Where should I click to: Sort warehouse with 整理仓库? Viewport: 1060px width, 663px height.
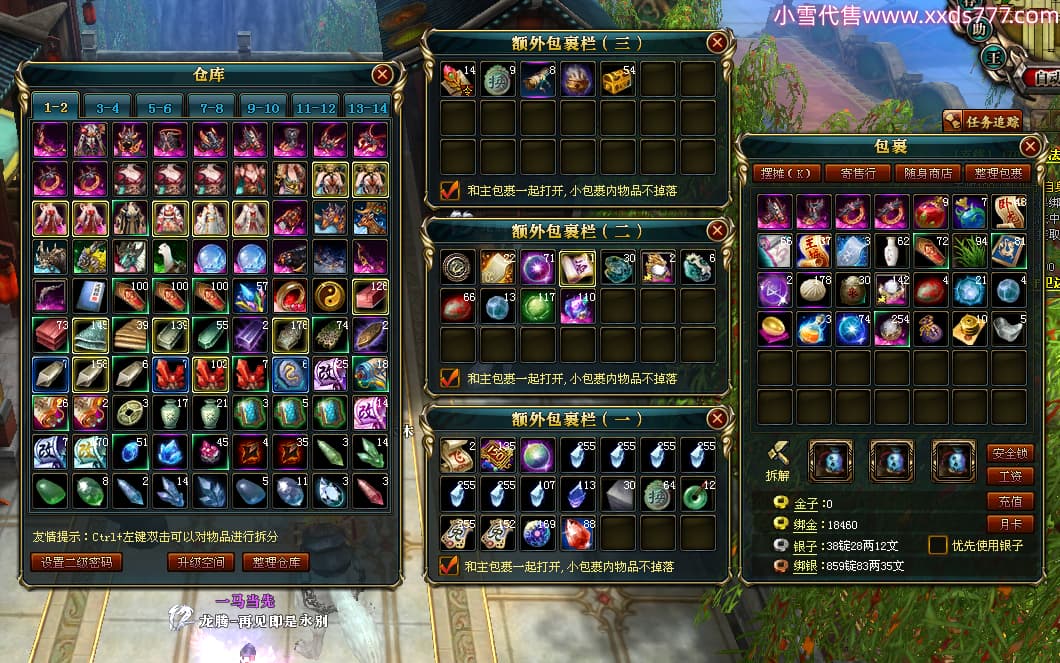pyautogui.click(x=275, y=562)
